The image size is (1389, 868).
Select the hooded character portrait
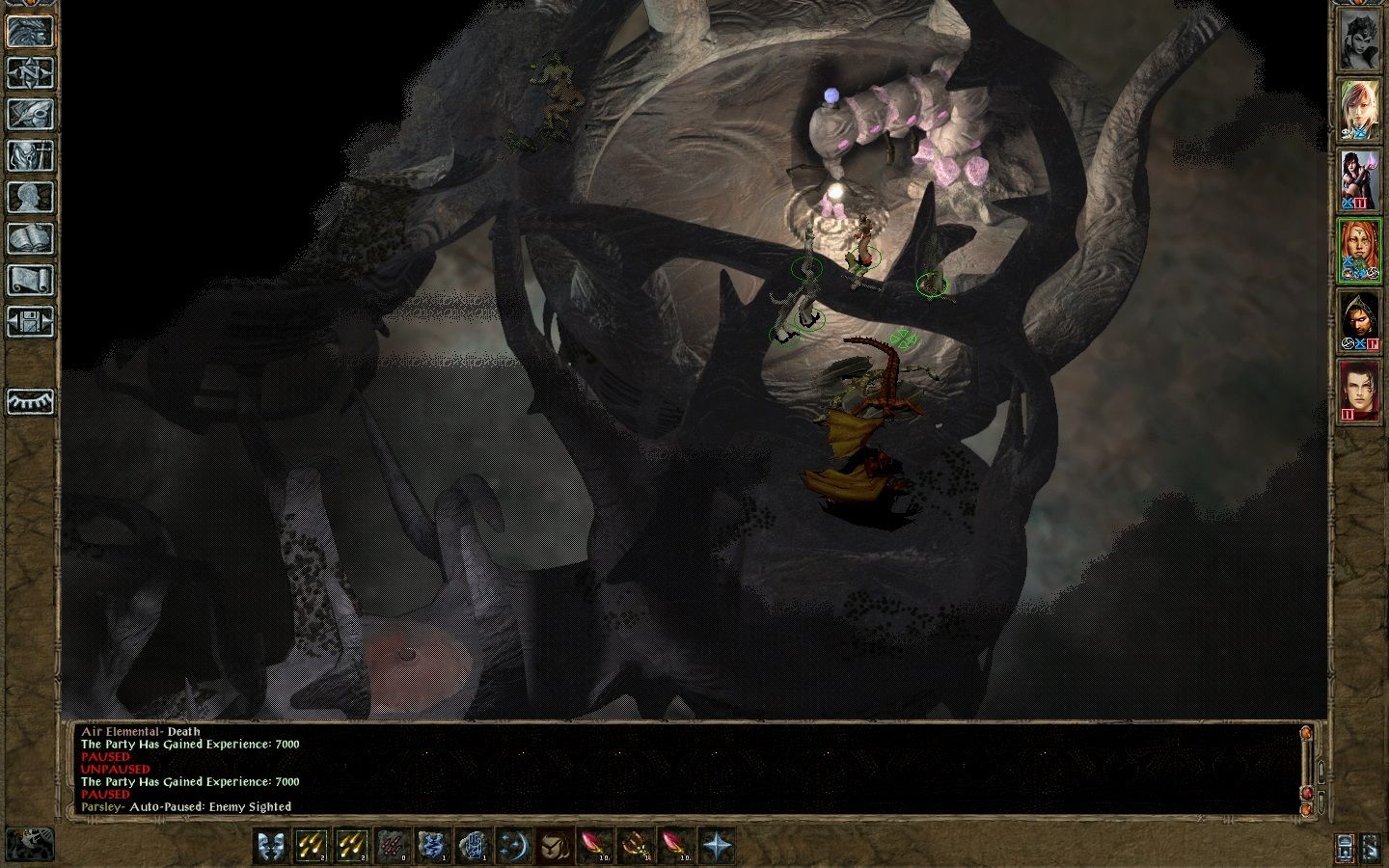(1359, 320)
